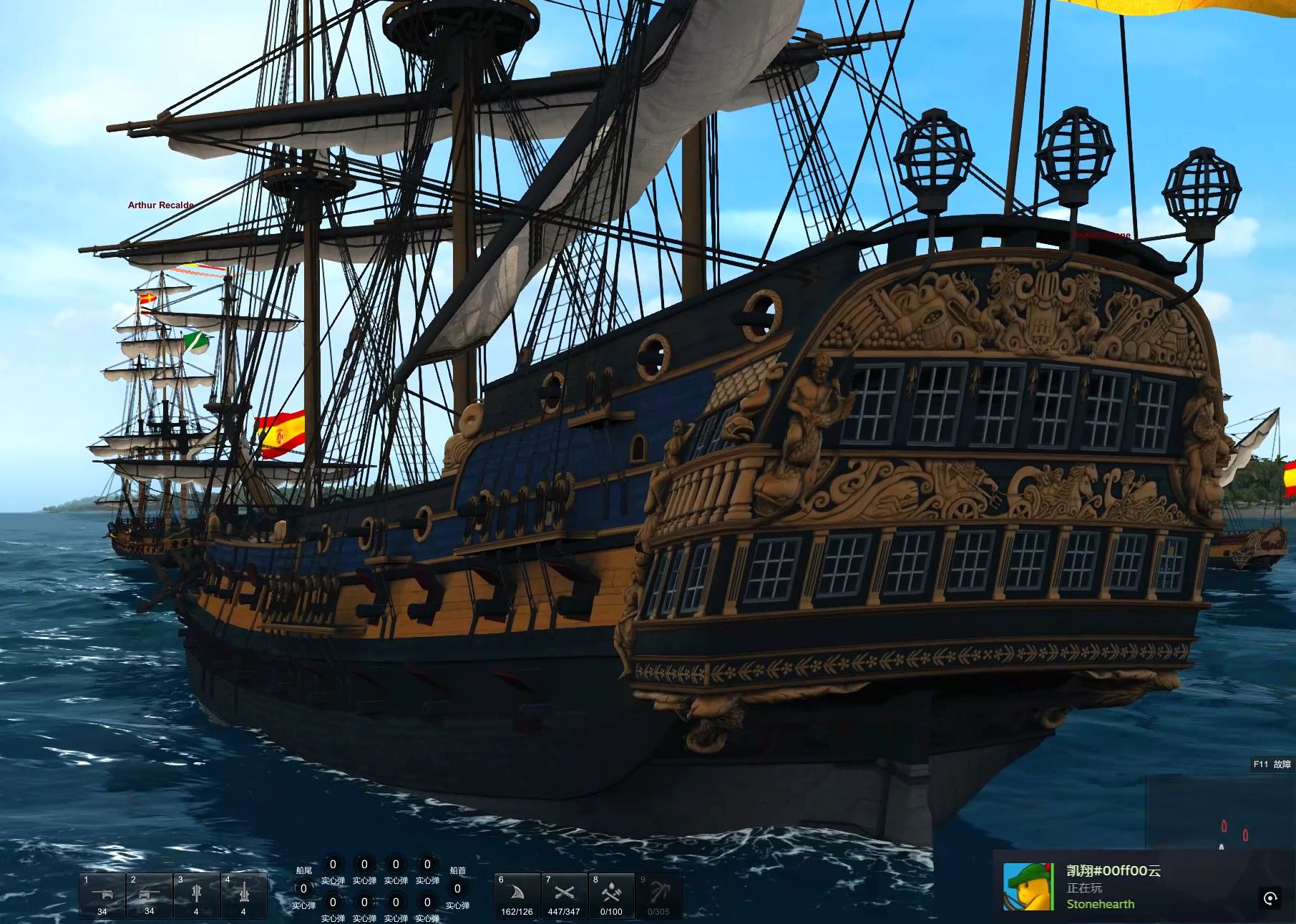Click the friend's Robin Hood avatar thumbnail

(x=1028, y=886)
